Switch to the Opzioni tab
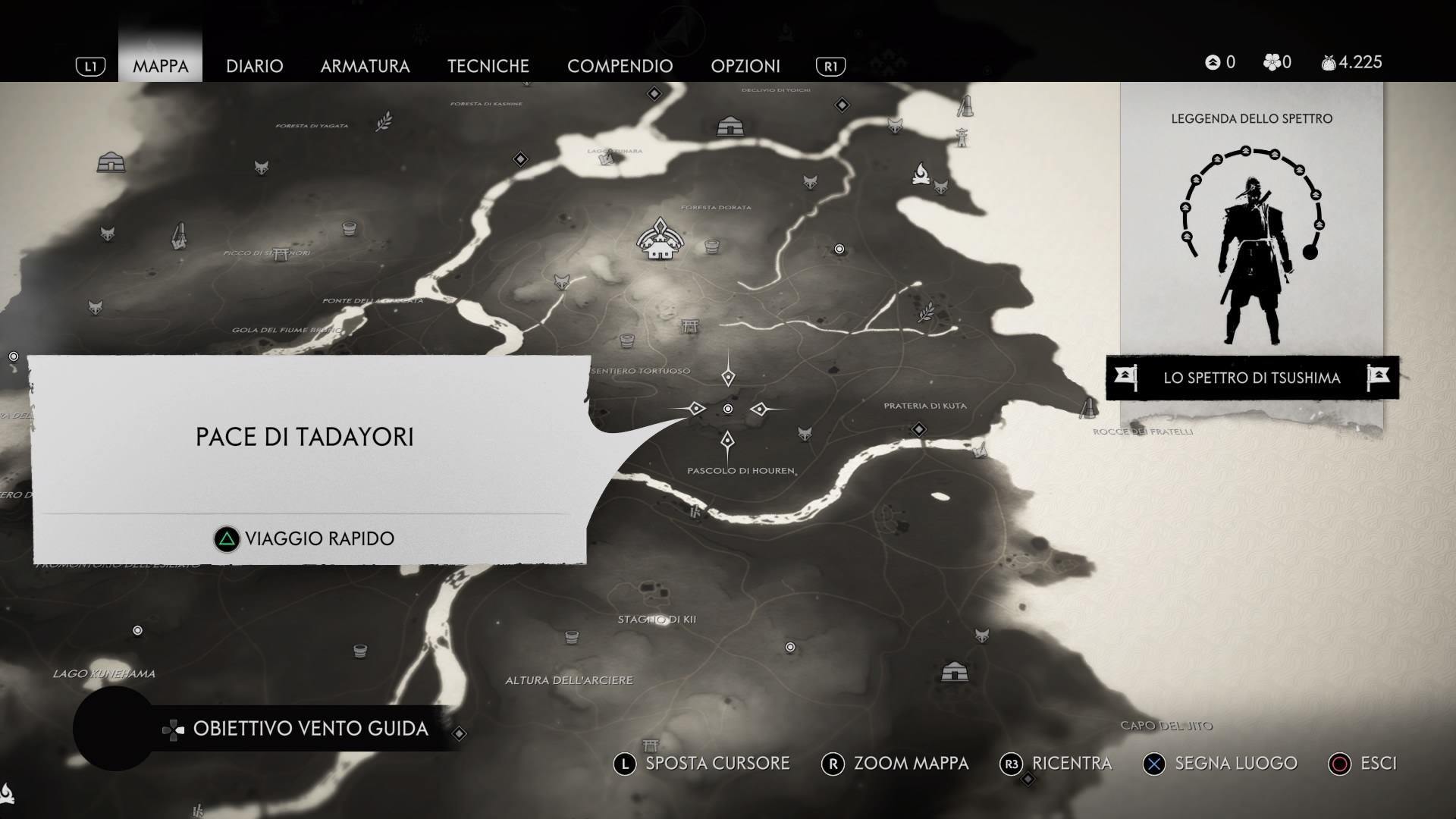 coord(745,66)
